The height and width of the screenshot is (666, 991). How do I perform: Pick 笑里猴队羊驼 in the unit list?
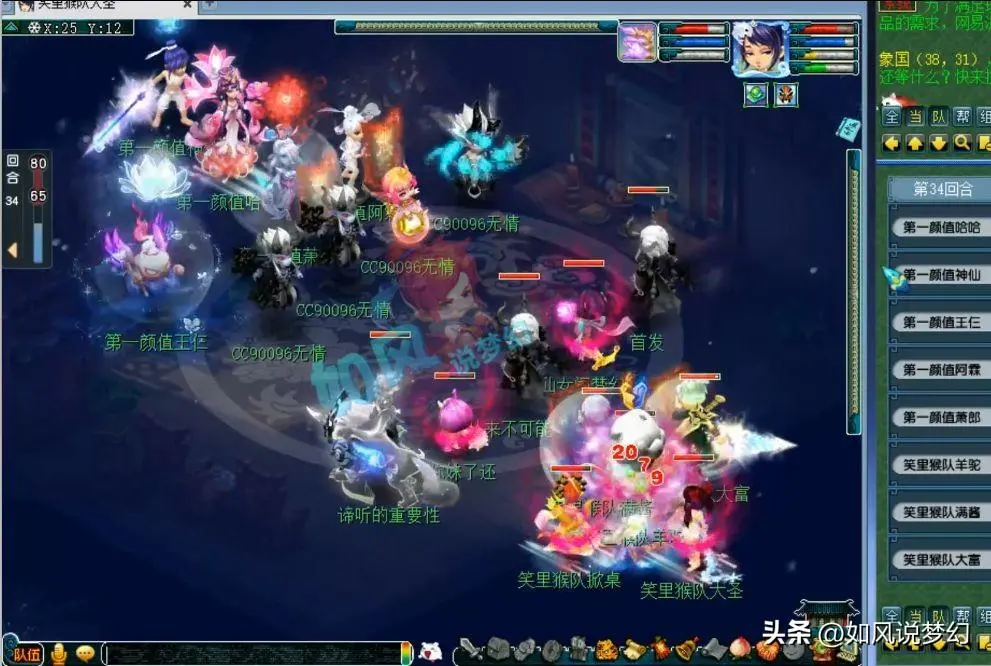click(x=941, y=465)
